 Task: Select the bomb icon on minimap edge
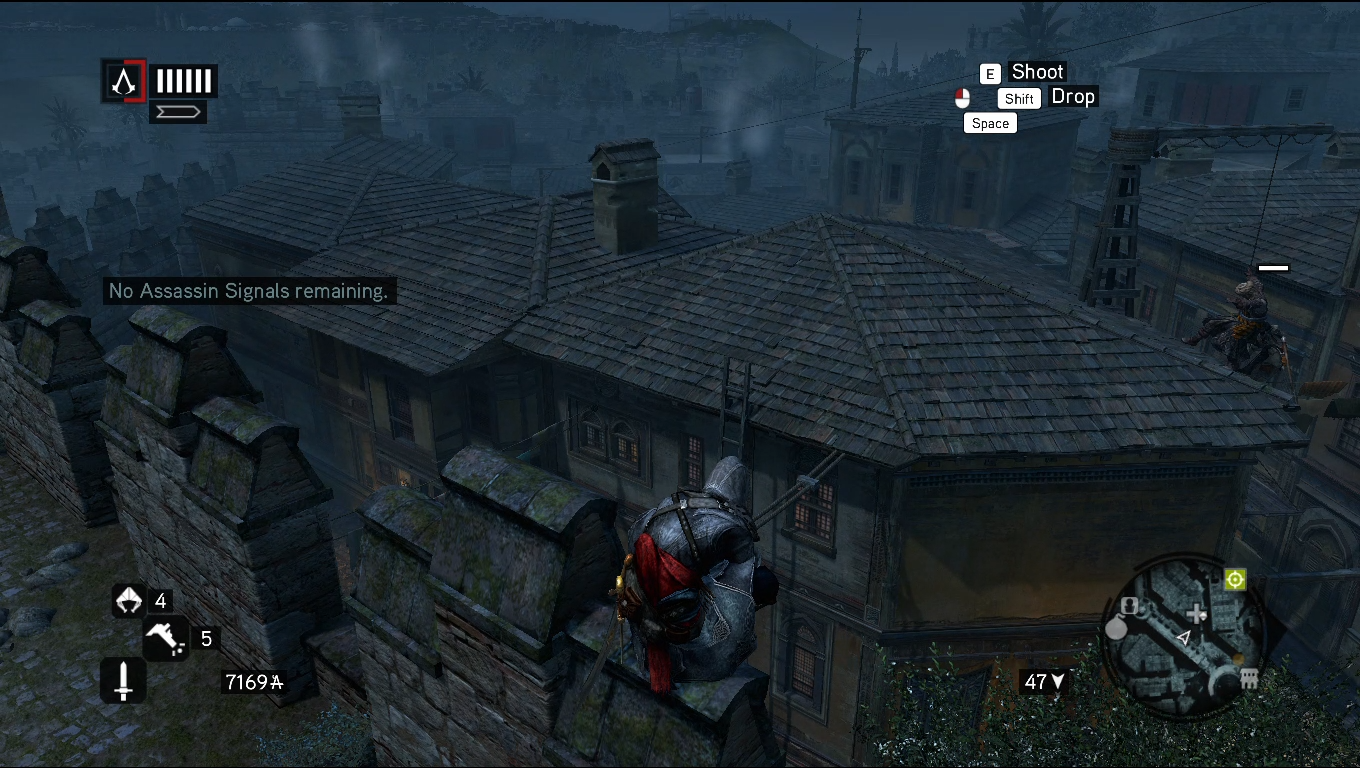pyautogui.click(x=1116, y=628)
